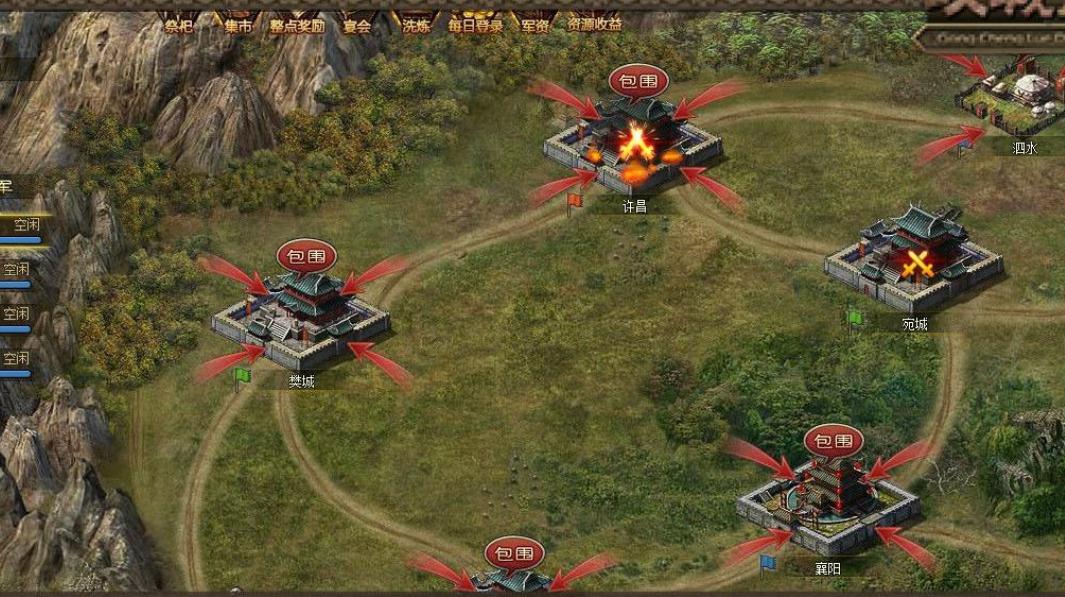Click the 包围 button above 樊城
This screenshot has width=1065, height=597.
click(x=306, y=254)
